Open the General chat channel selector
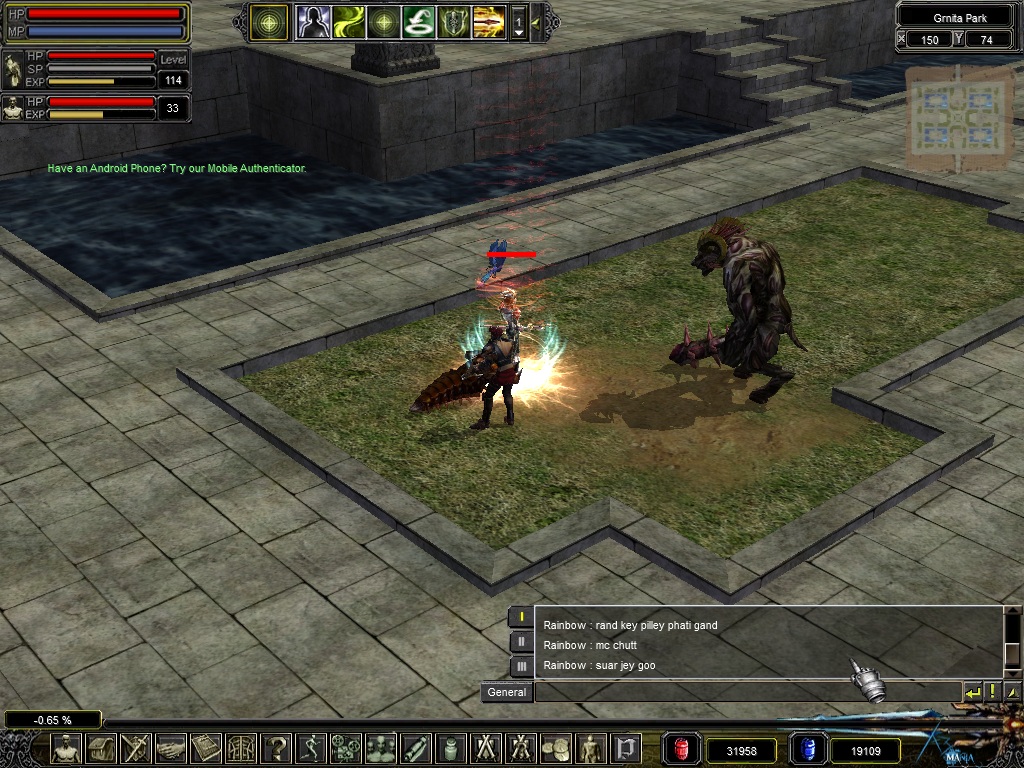The image size is (1024, 768). 506,692
